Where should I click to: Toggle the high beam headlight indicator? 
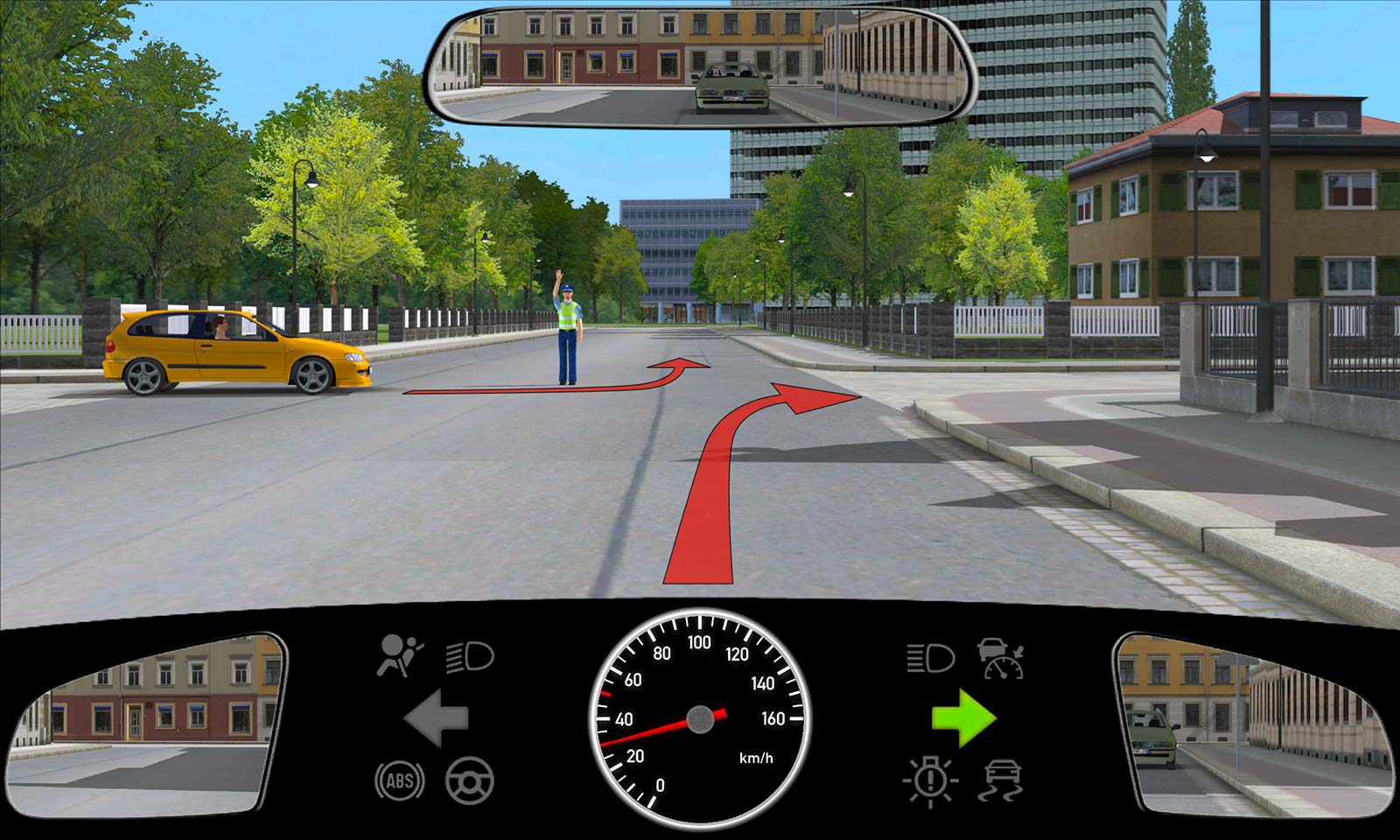pyautogui.click(x=929, y=657)
